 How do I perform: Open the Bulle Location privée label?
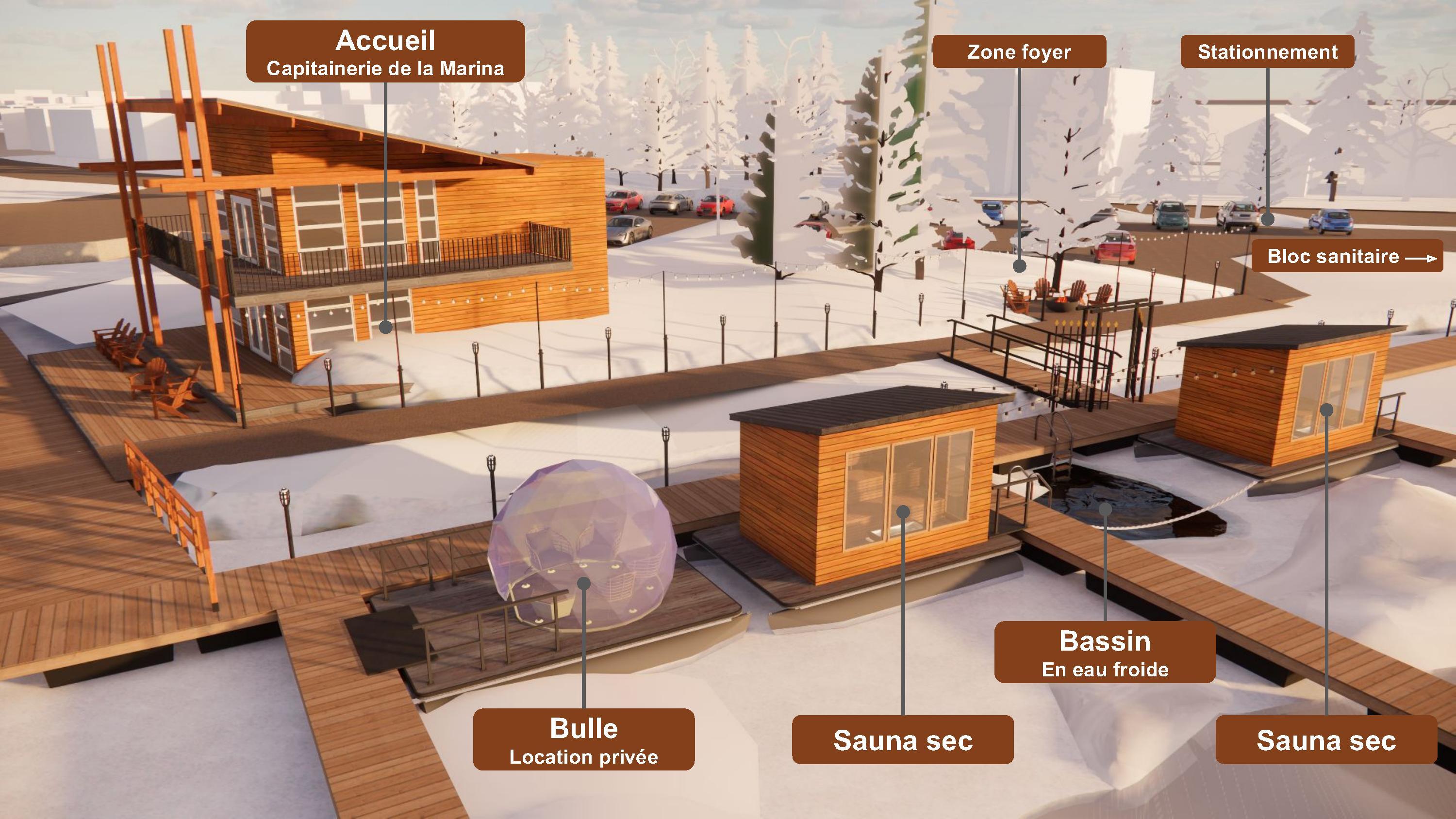click(x=583, y=739)
